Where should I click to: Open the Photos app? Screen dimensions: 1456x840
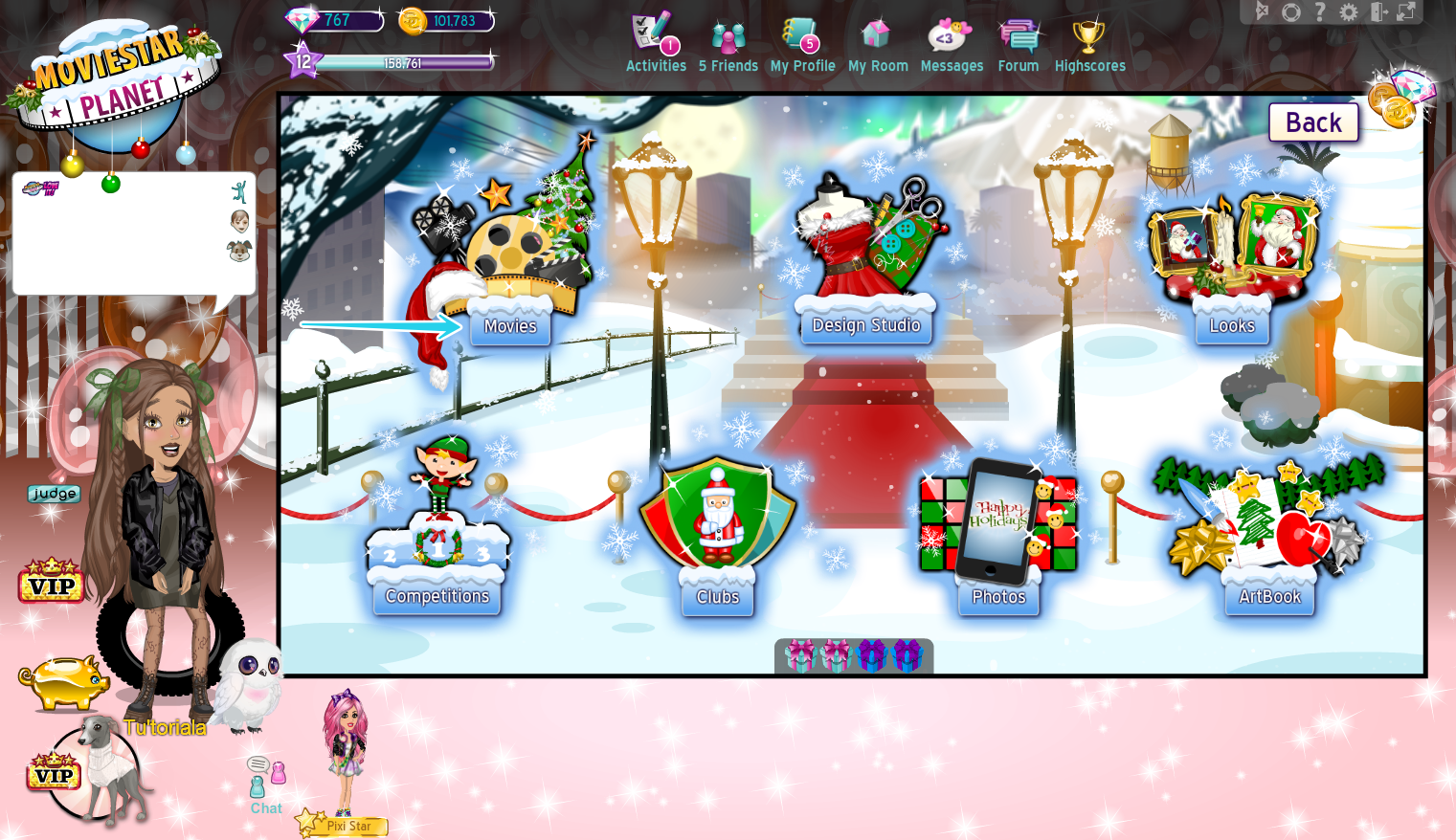click(997, 595)
